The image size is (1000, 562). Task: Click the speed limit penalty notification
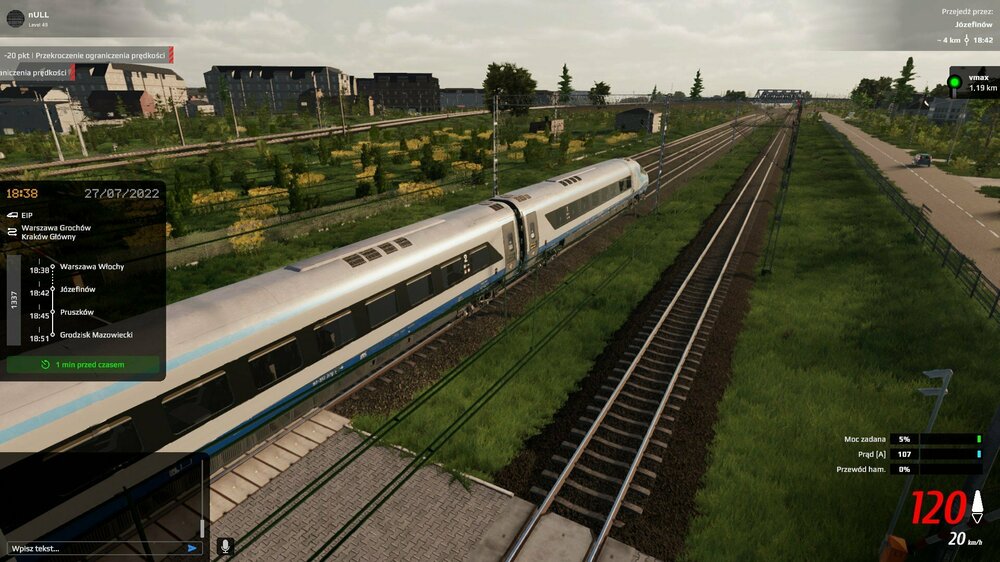point(87,55)
